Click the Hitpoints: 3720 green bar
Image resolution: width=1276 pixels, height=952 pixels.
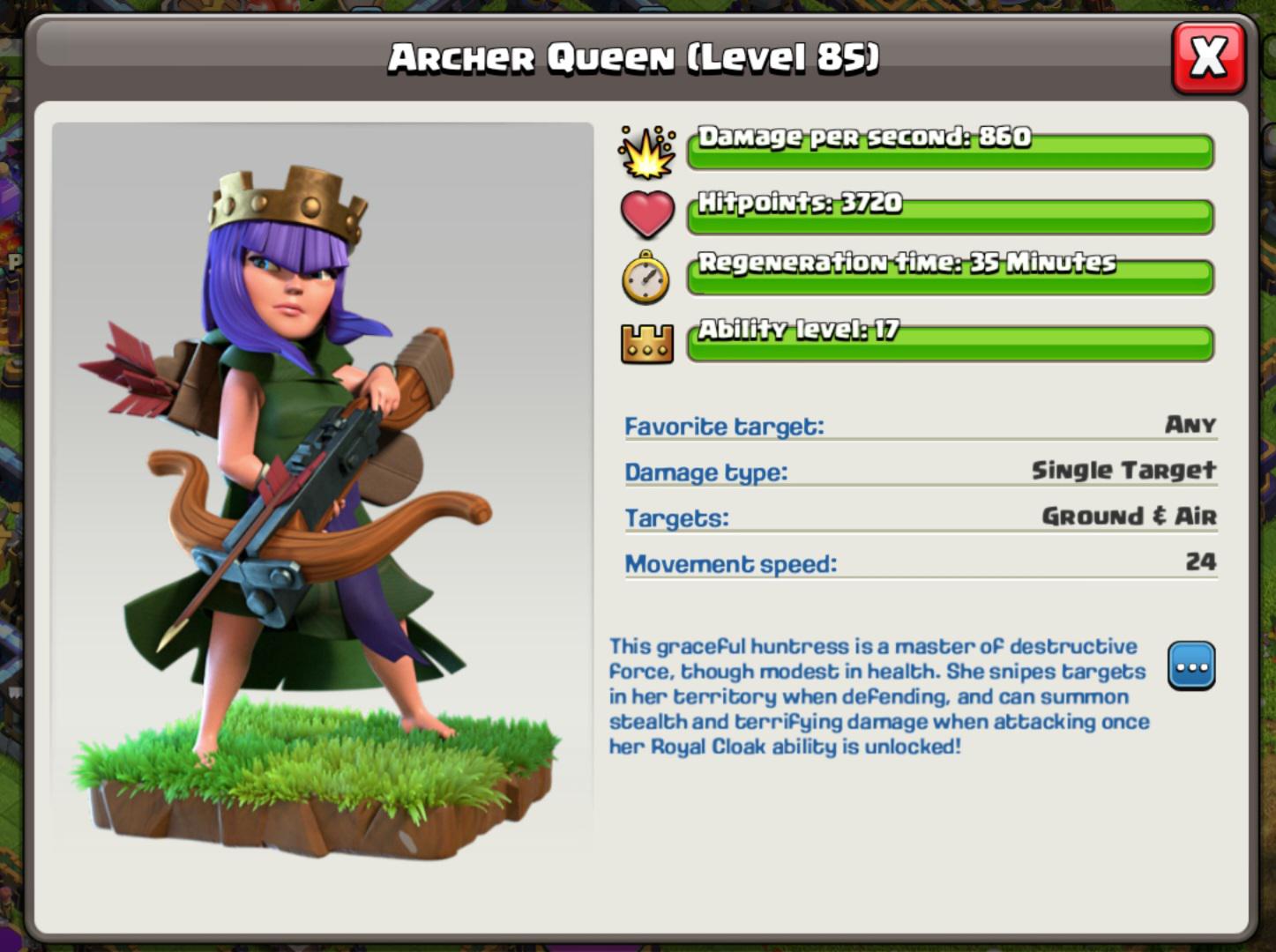tap(948, 212)
